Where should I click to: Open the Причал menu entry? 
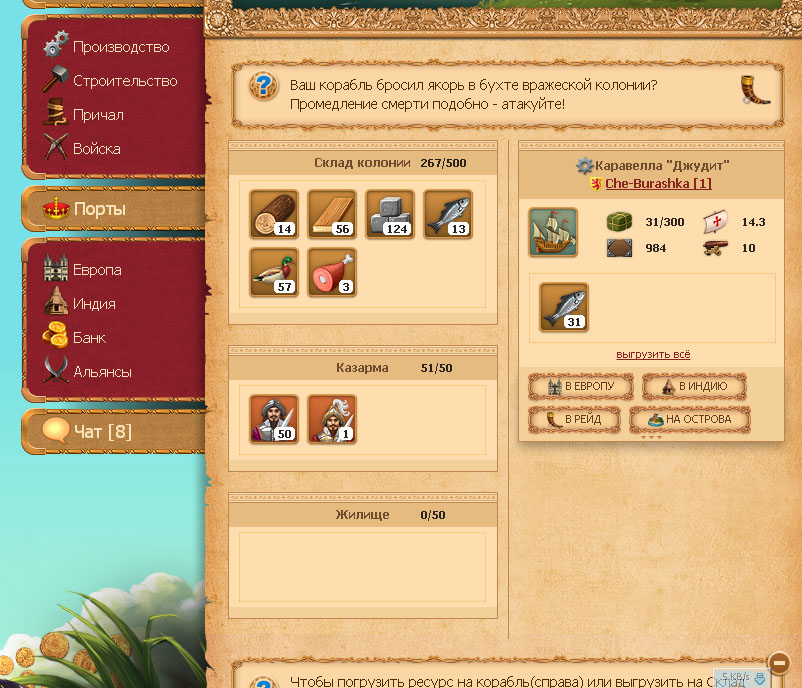coord(98,115)
